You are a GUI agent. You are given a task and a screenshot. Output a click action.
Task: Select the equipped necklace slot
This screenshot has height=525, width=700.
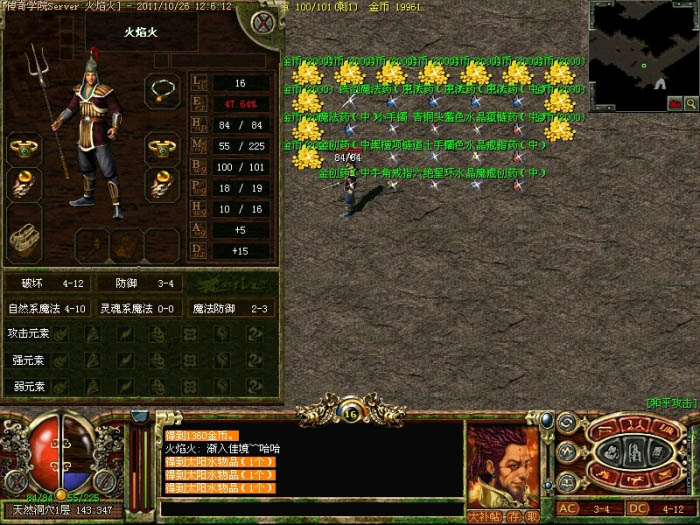(162, 90)
